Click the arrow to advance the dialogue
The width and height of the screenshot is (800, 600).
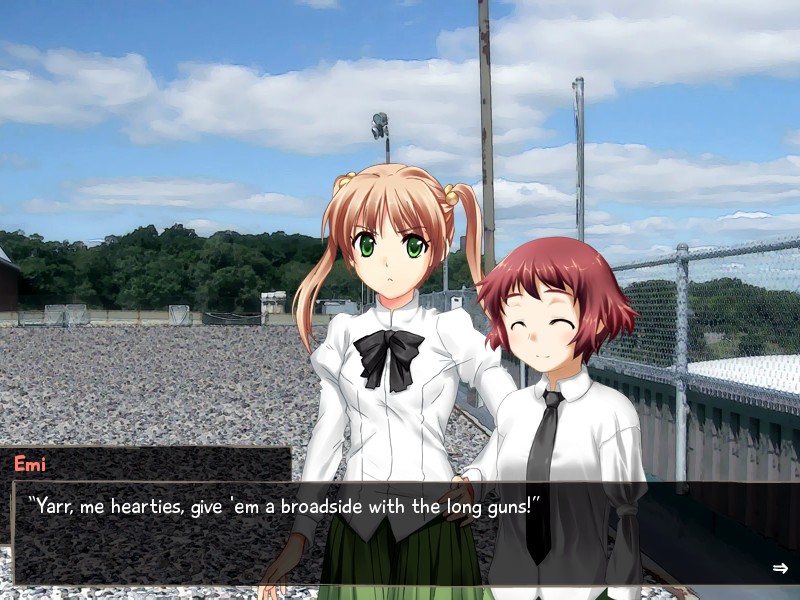780,568
